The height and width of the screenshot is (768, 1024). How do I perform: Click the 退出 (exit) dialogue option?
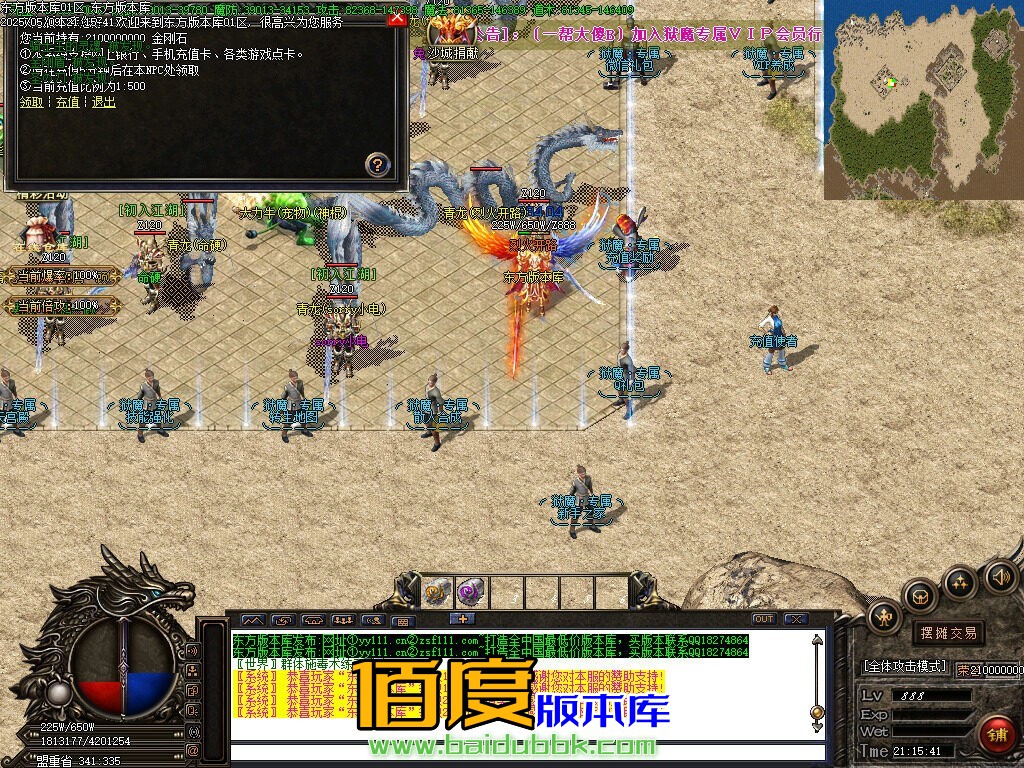click(x=103, y=102)
